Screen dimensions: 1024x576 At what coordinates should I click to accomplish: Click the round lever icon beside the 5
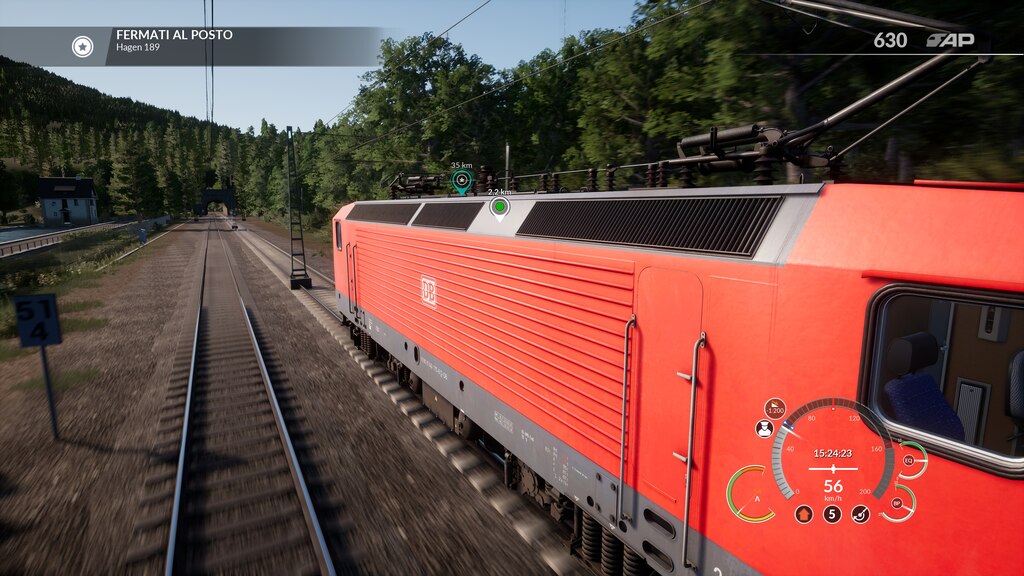click(860, 514)
